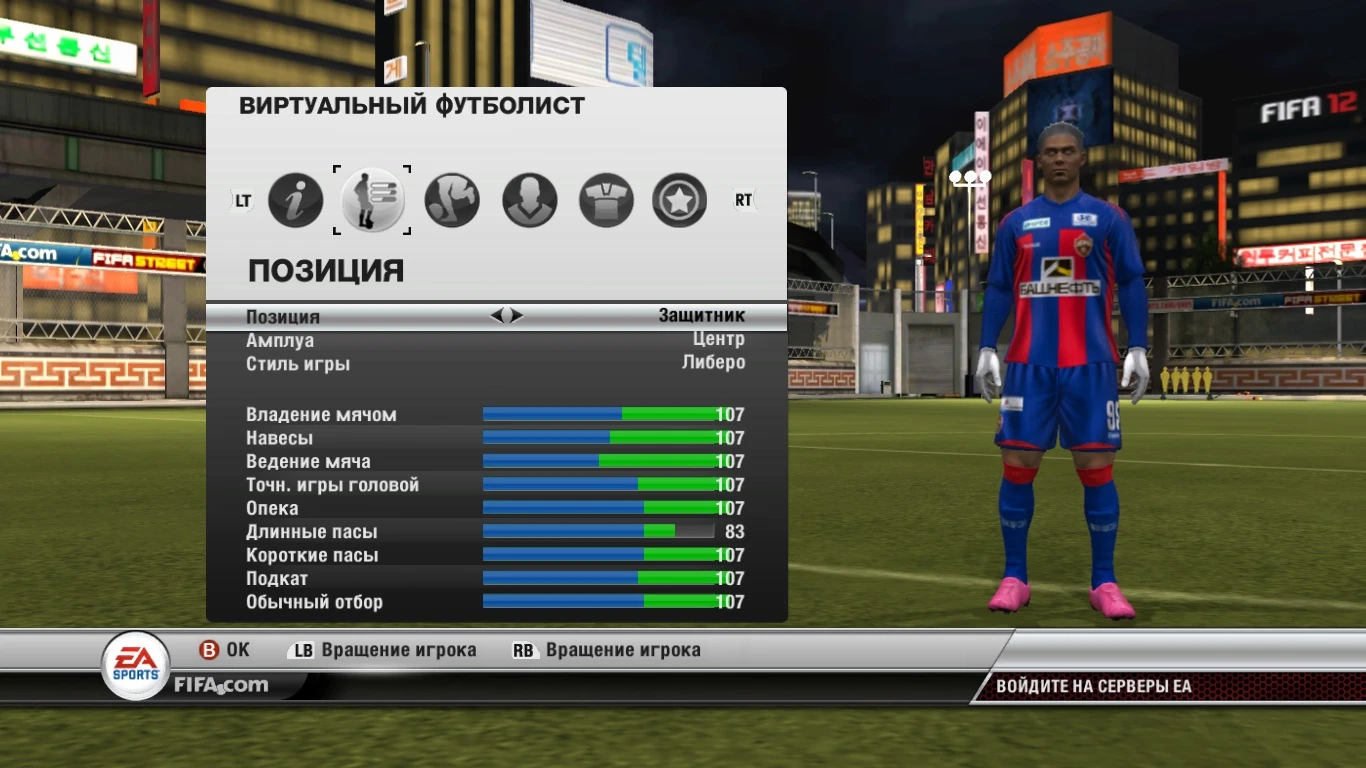Open the skills boot tab icon
Screen dimensions: 1366x768
(x=452, y=199)
